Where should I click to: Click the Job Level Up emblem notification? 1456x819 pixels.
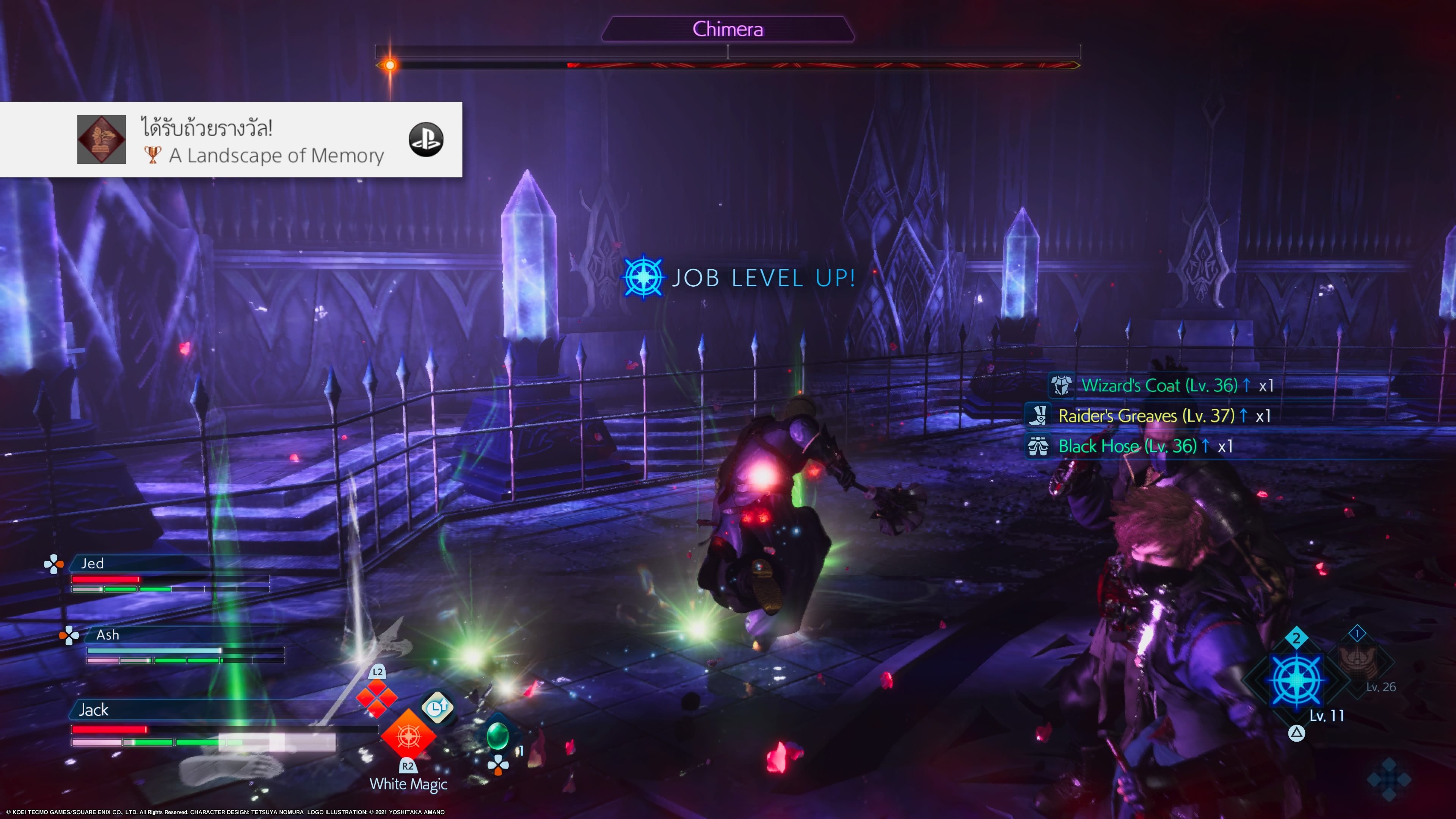tap(643, 278)
